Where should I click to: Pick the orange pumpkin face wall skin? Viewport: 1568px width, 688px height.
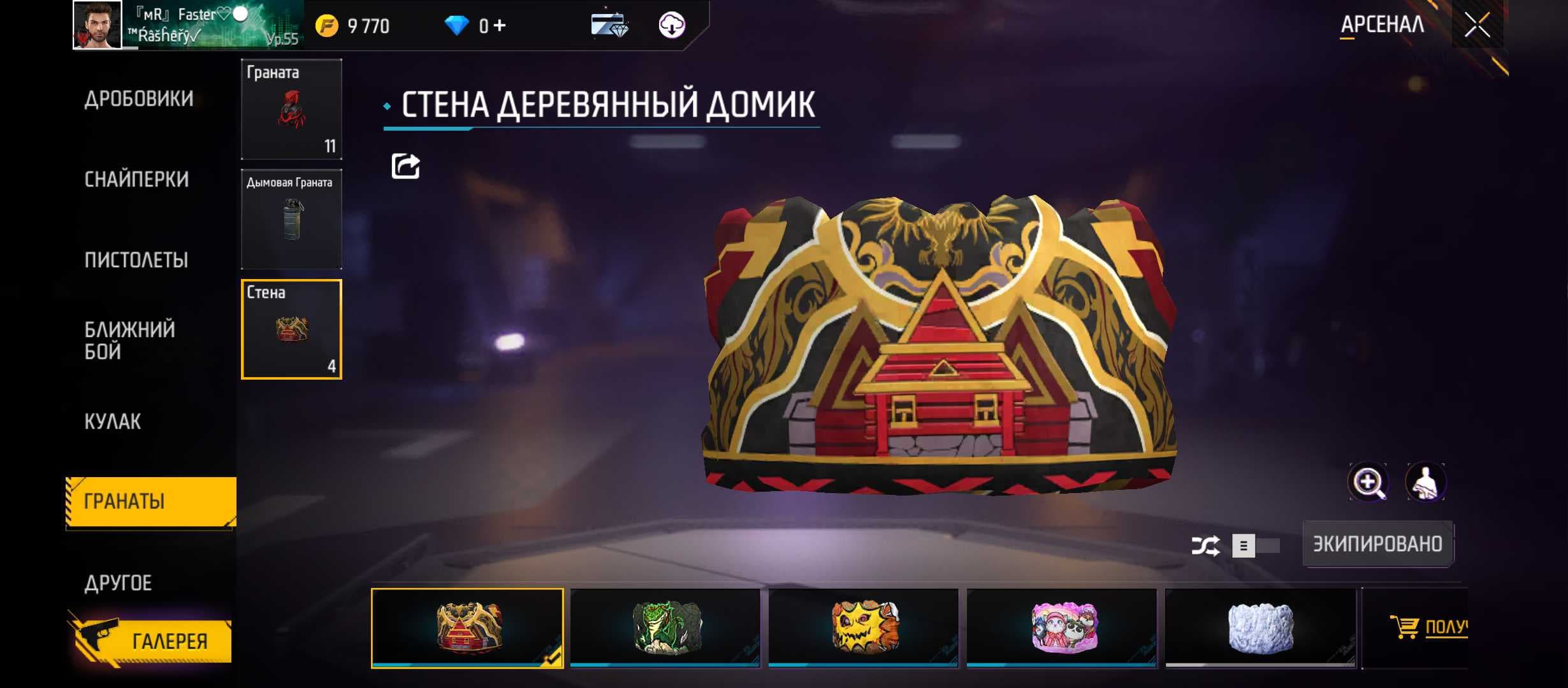[864, 627]
